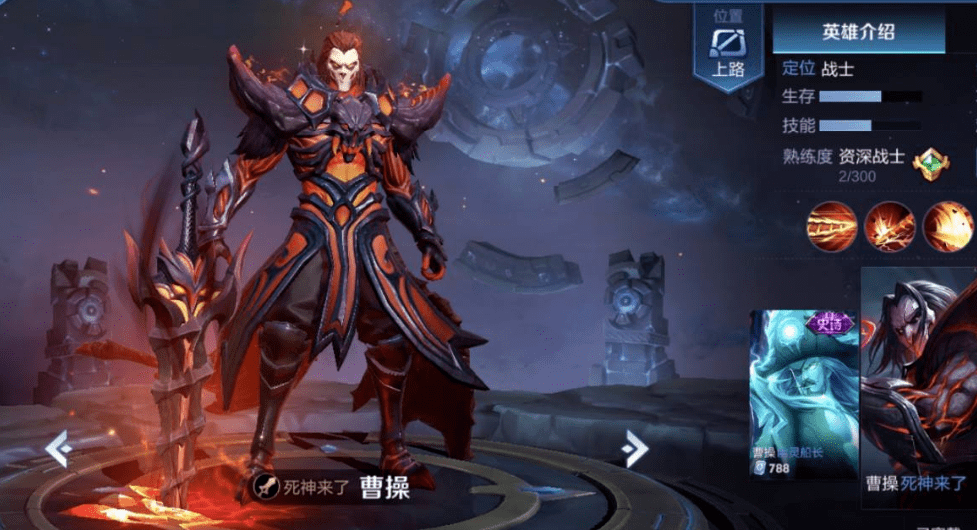977x530 pixels.
Task: View the horizontal sword-thrust skill icon
Action: [832, 226]
